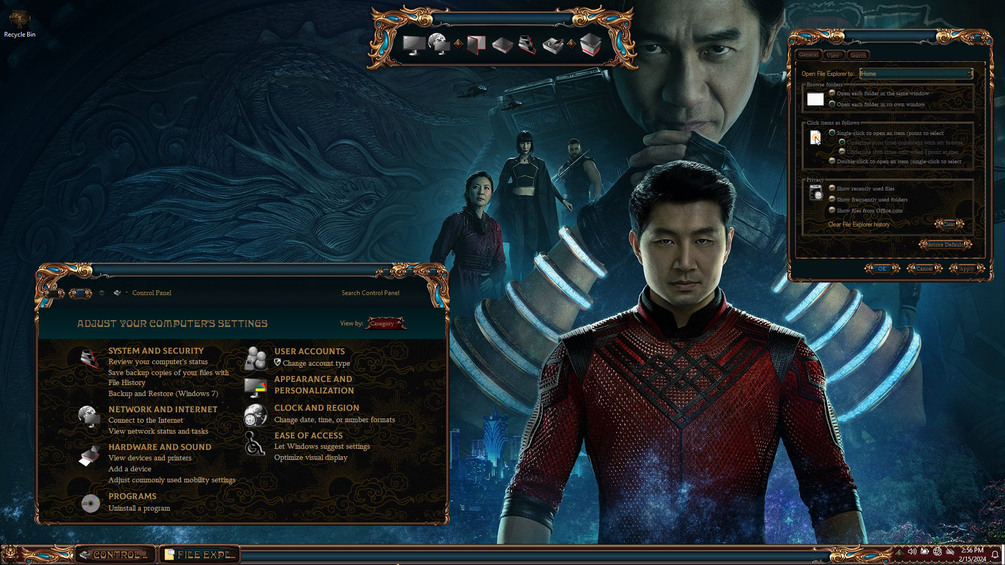Image resolution: width=1005 pixels, height=565 pixels.
Task: Choose Double-click to open an item
Action: pyautogui.click(x=832, y=161)
